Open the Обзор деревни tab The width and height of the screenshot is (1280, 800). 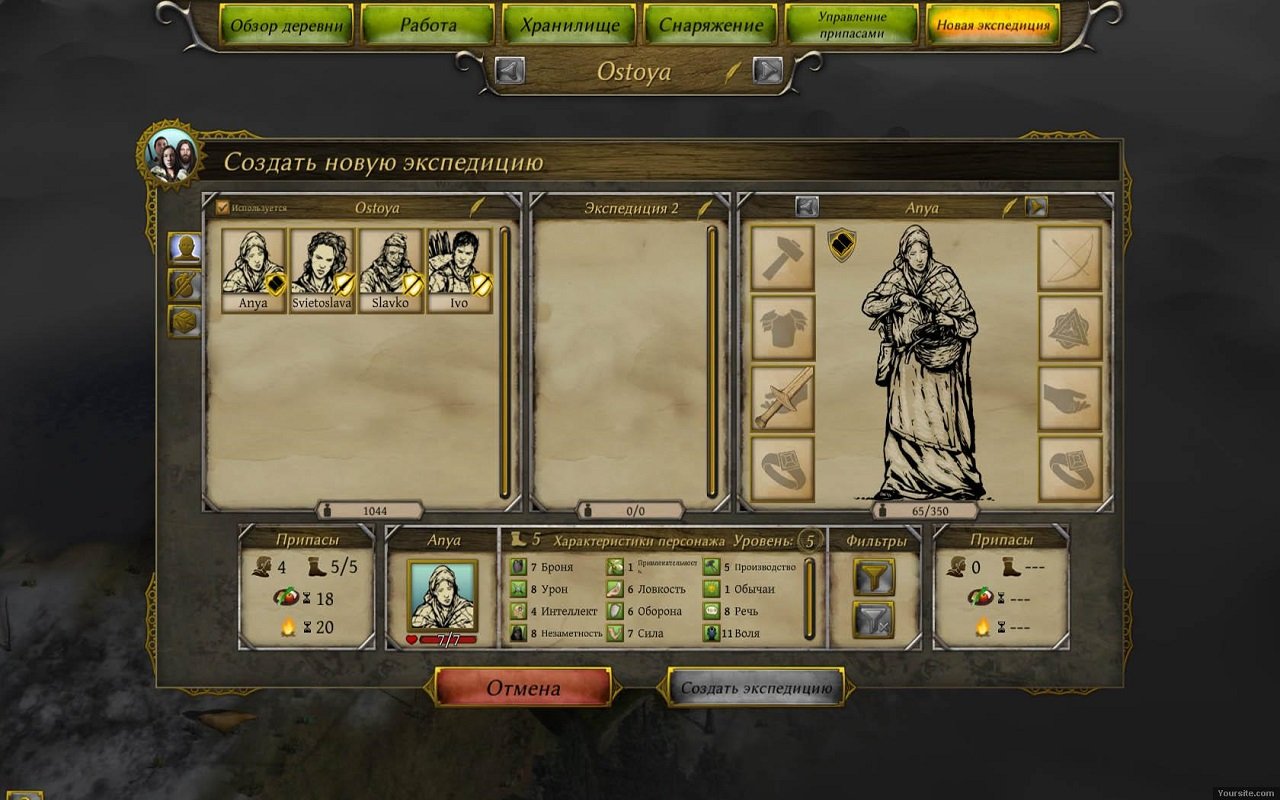[x=285, y=25]
